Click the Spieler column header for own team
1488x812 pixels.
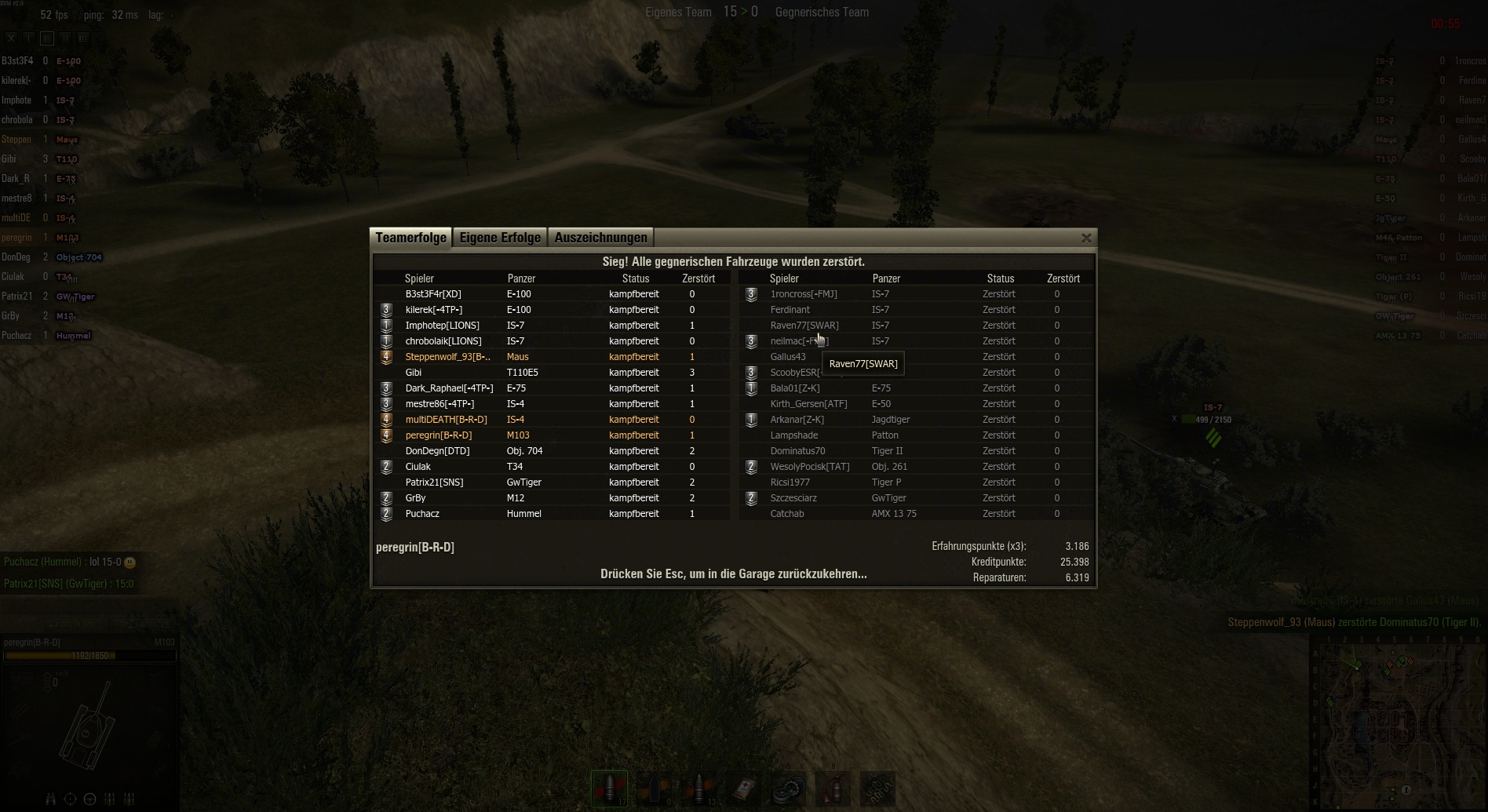click(x=419, y=279)
